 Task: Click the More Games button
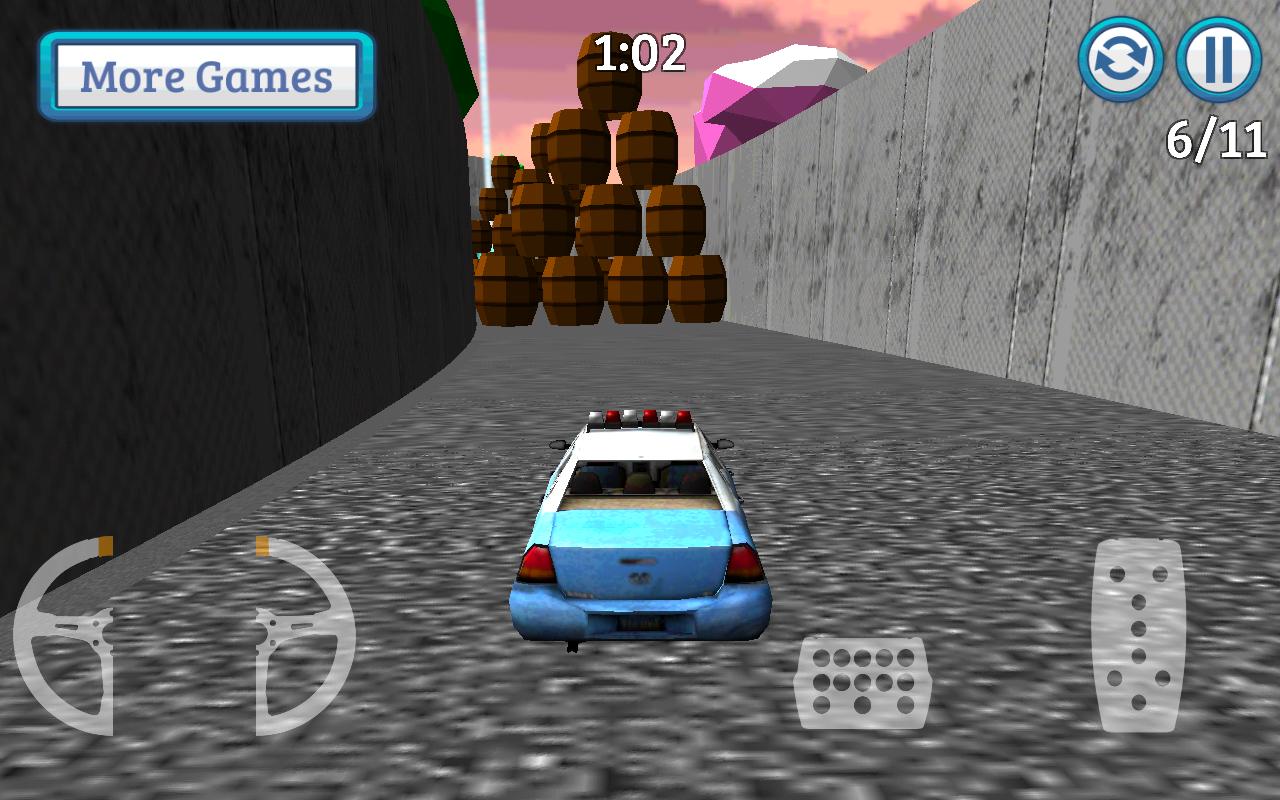[x=205, y=74]
